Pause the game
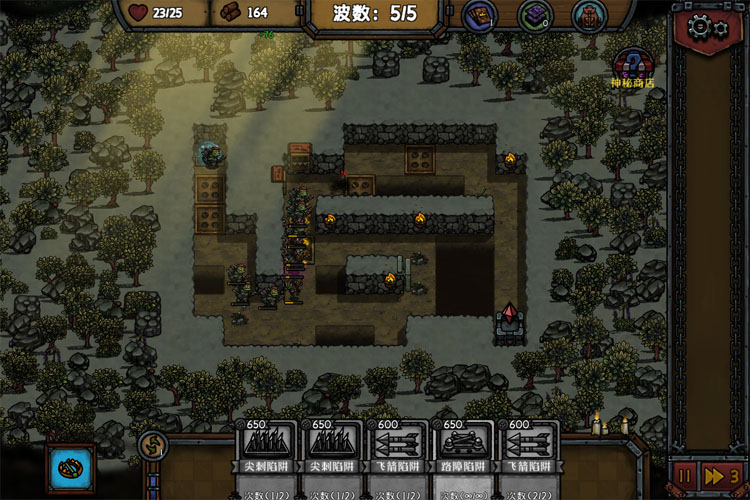Viewport: 750px width, 500px height. [x=686, y=475]
